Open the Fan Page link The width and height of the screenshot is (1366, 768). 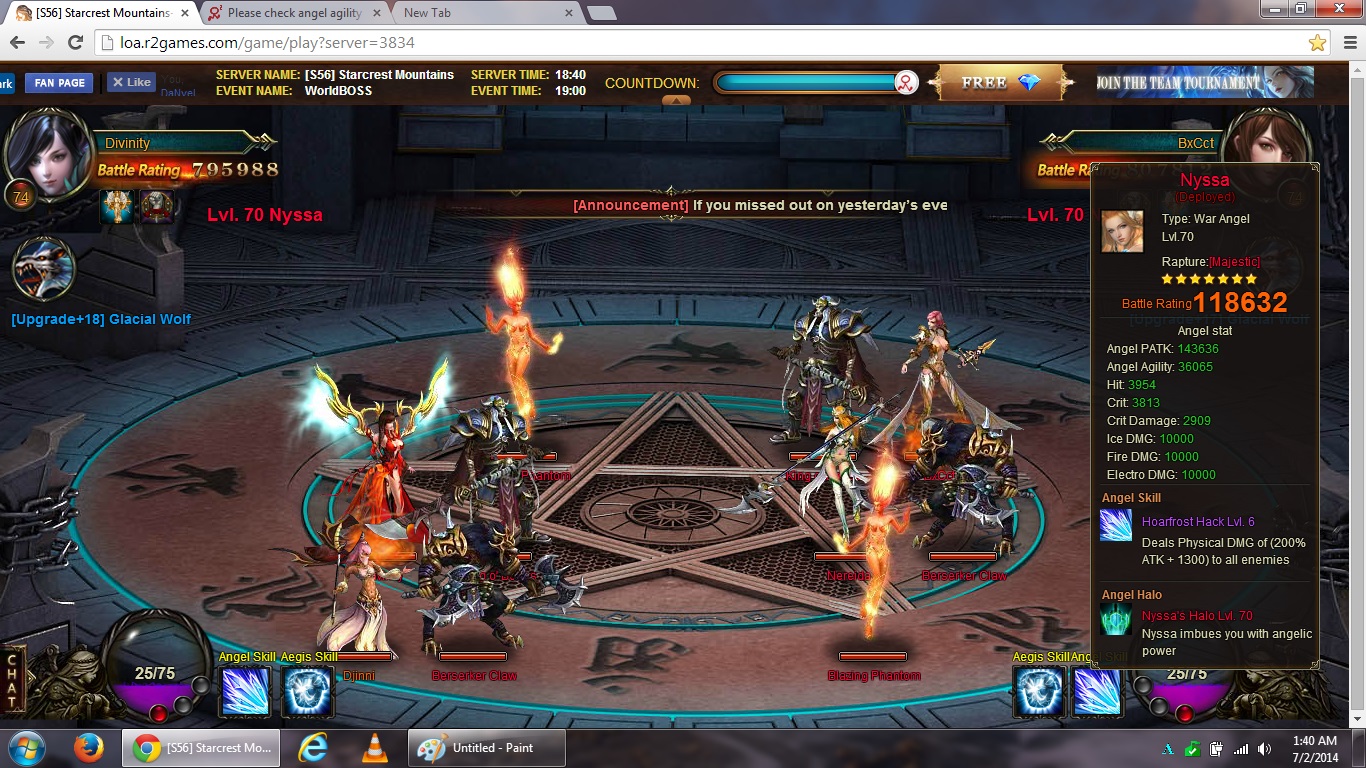point(59,83)
